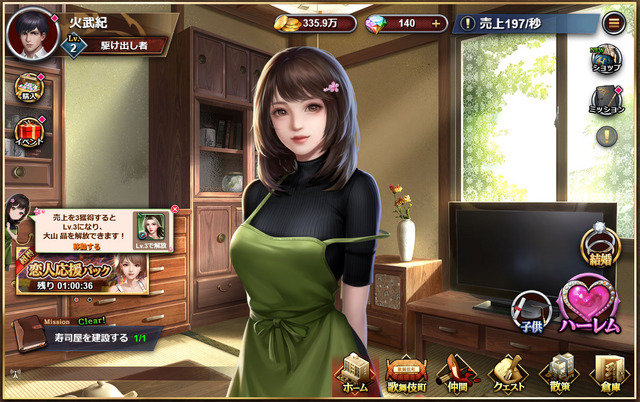
Task: Open the ミッション missions icon
Action: click(605, 98)
